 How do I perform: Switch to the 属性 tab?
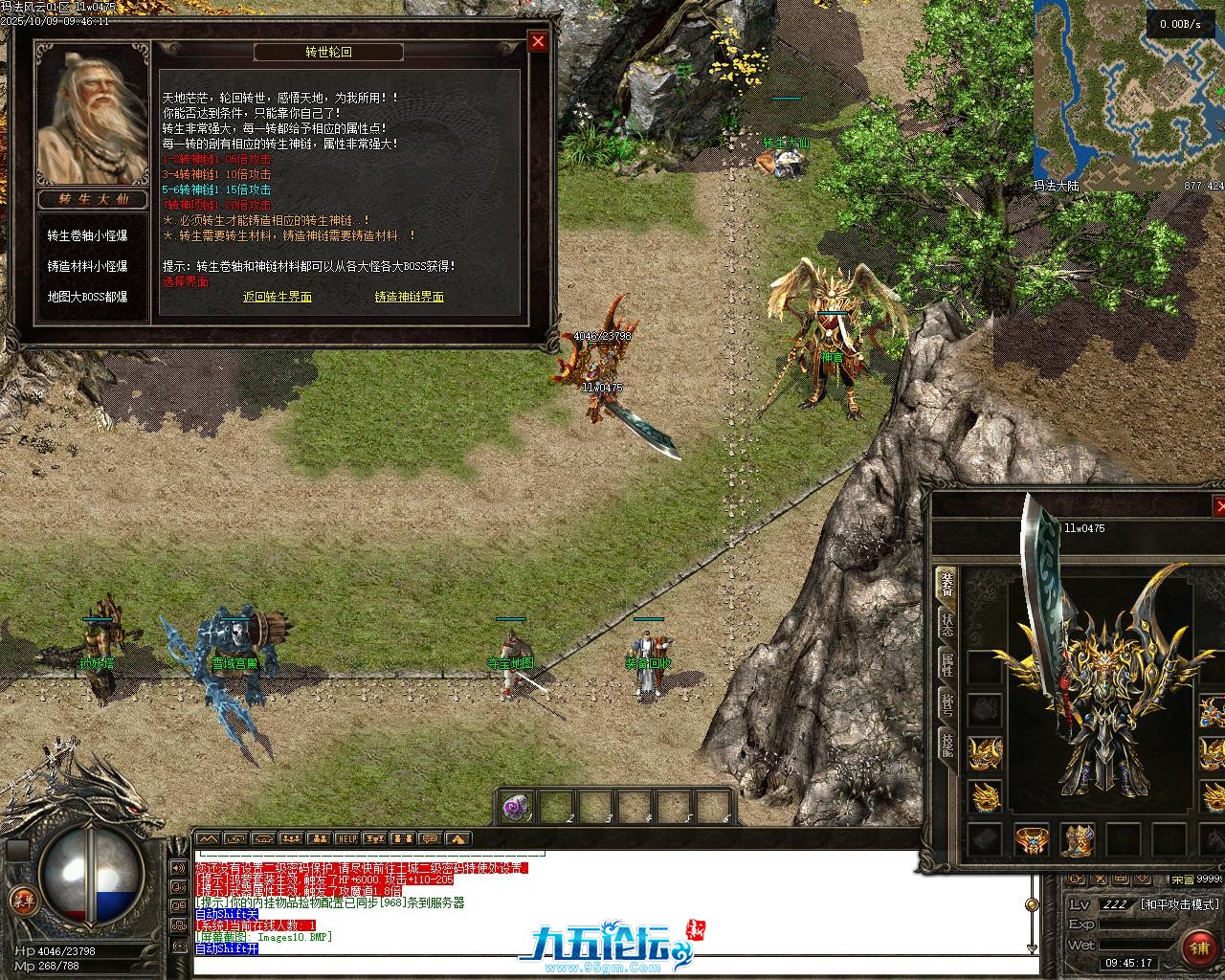[947, 664]
